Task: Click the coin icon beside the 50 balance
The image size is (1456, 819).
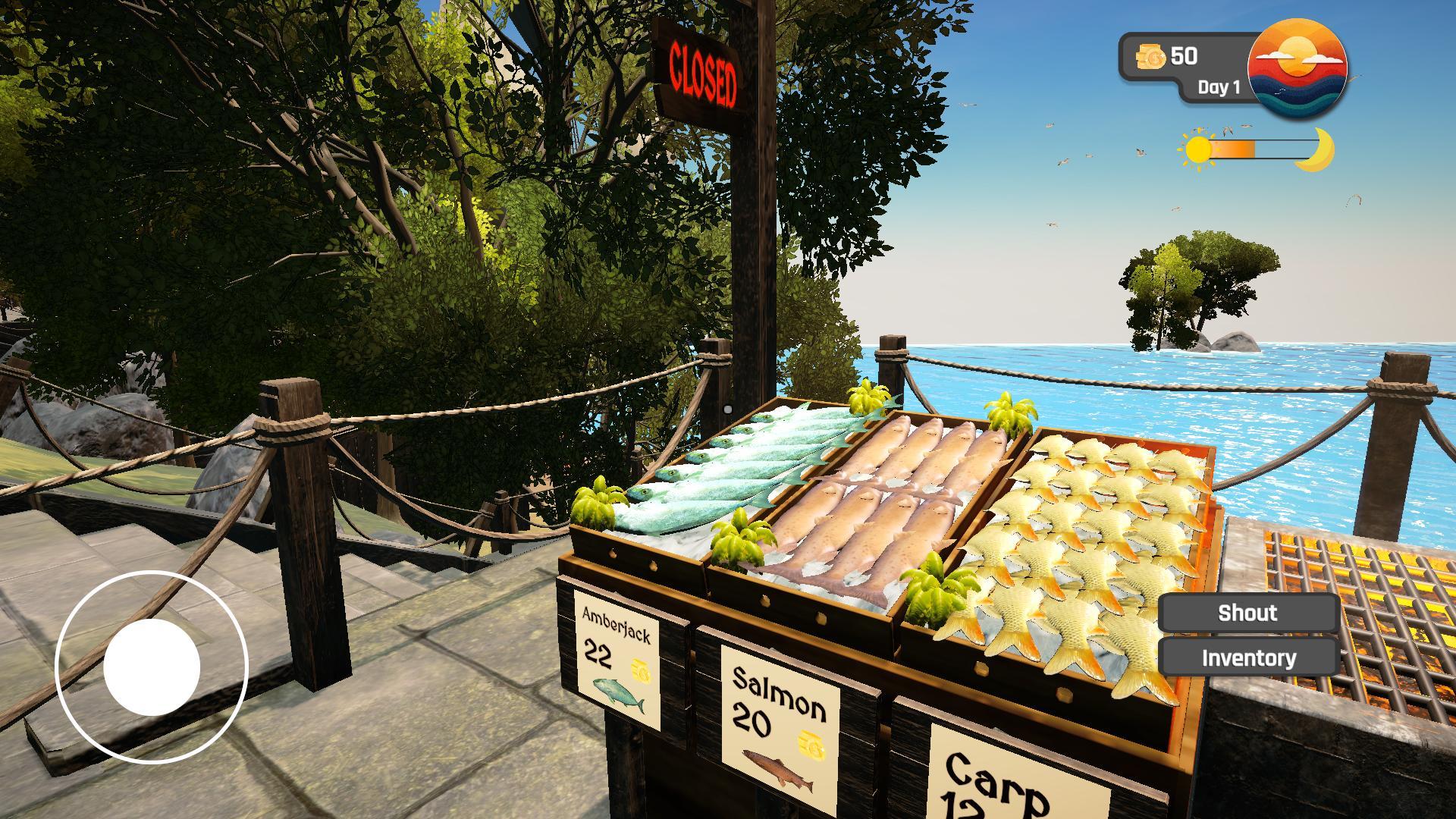Action: pos(1150,55)
